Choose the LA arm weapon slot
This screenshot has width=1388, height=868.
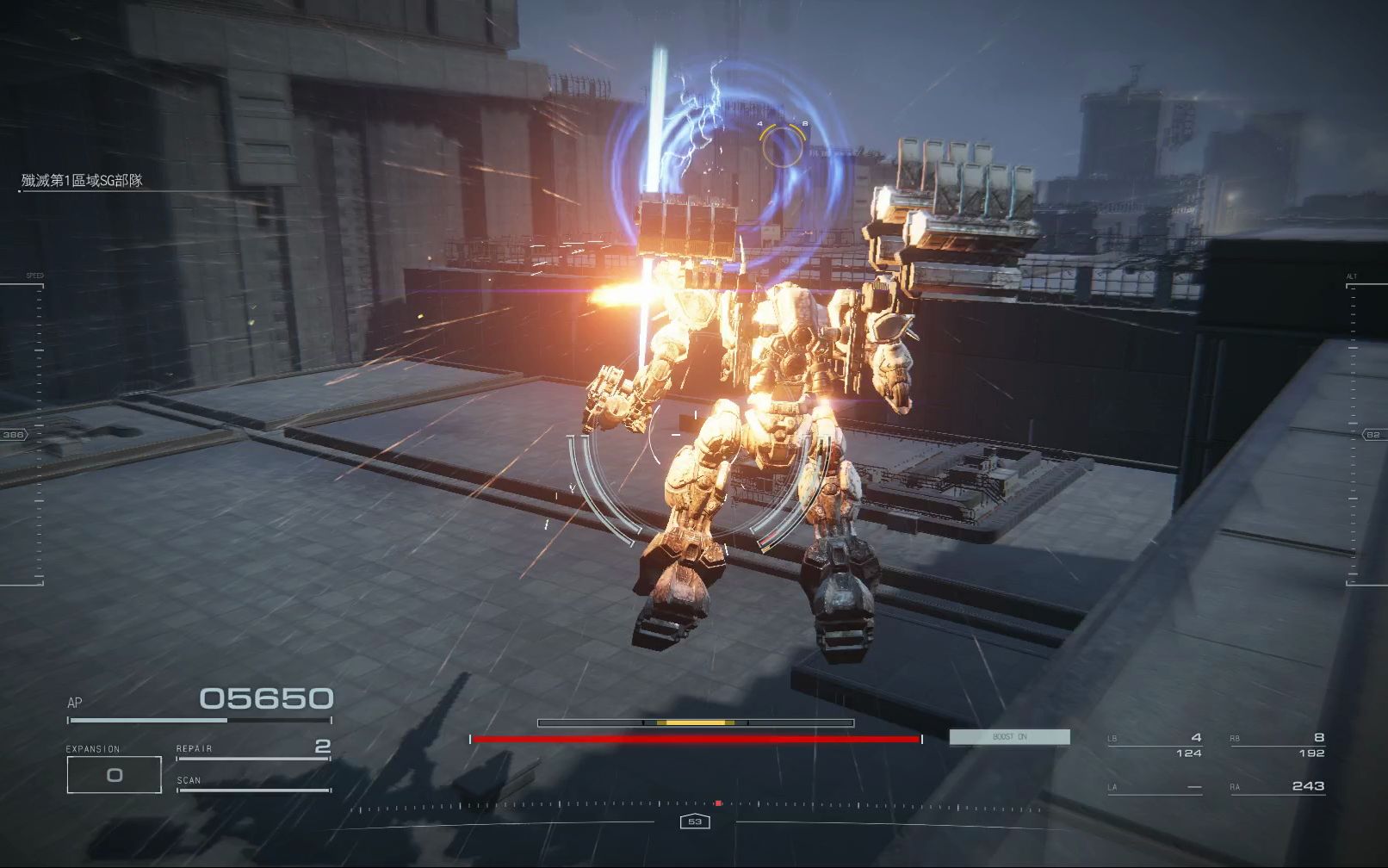tap(1155, 787)
